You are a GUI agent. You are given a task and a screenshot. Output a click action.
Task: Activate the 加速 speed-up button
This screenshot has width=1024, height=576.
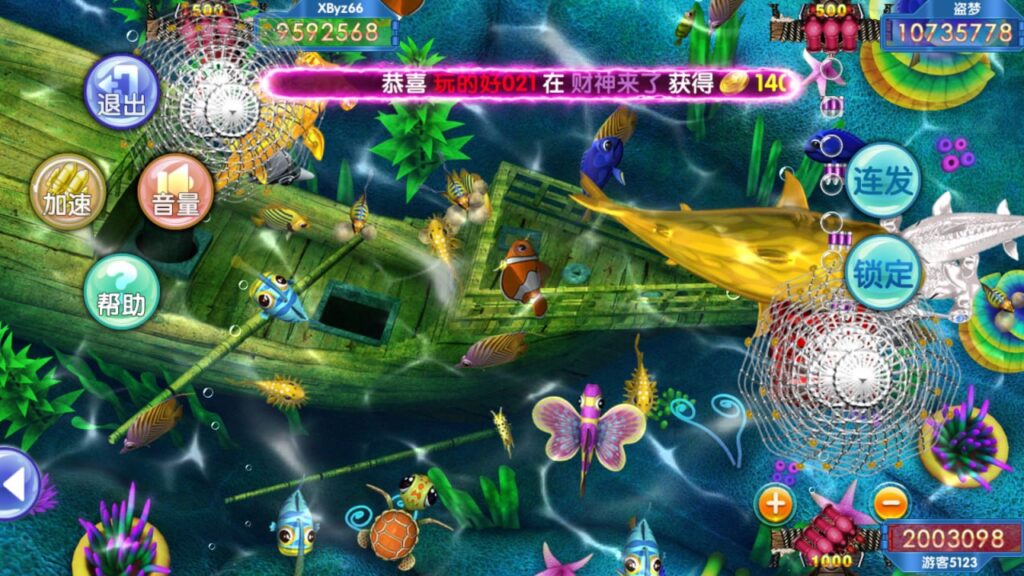[x=67, y=191]
